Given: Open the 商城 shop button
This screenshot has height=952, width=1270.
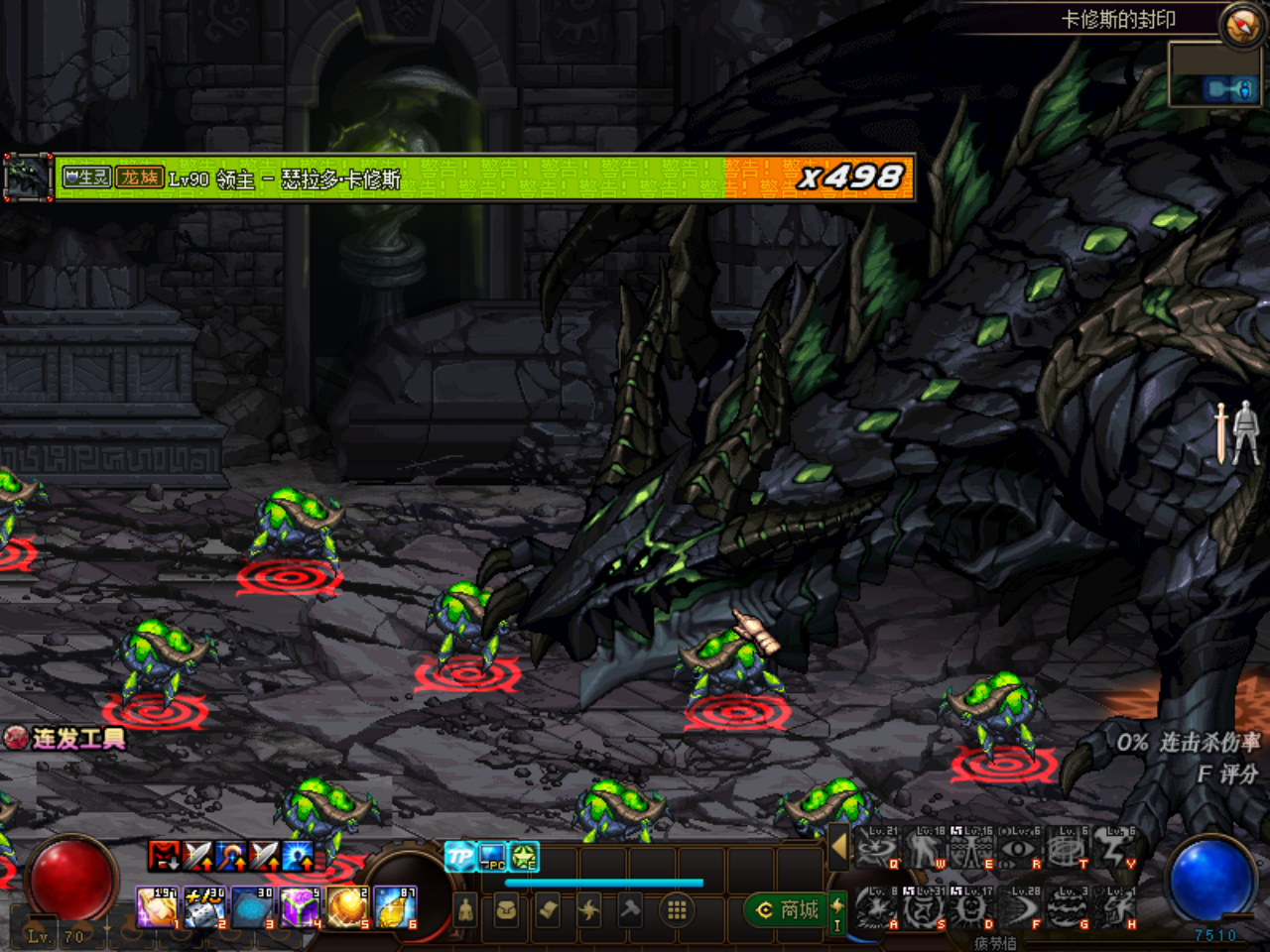Looking at the screenshot, I should (789, 909).
